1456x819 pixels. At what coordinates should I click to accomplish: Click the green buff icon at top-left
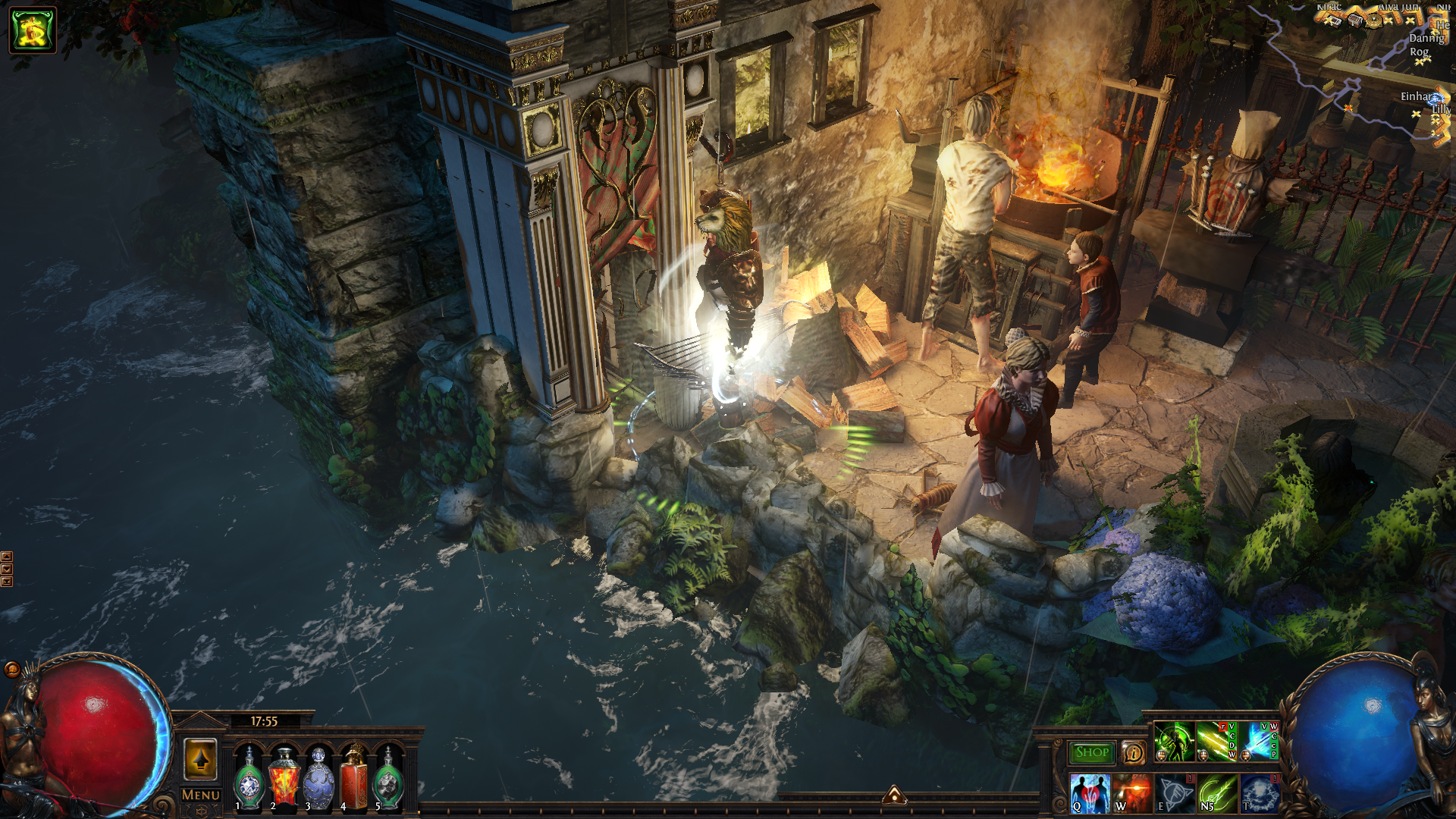(x=33, y=30)
